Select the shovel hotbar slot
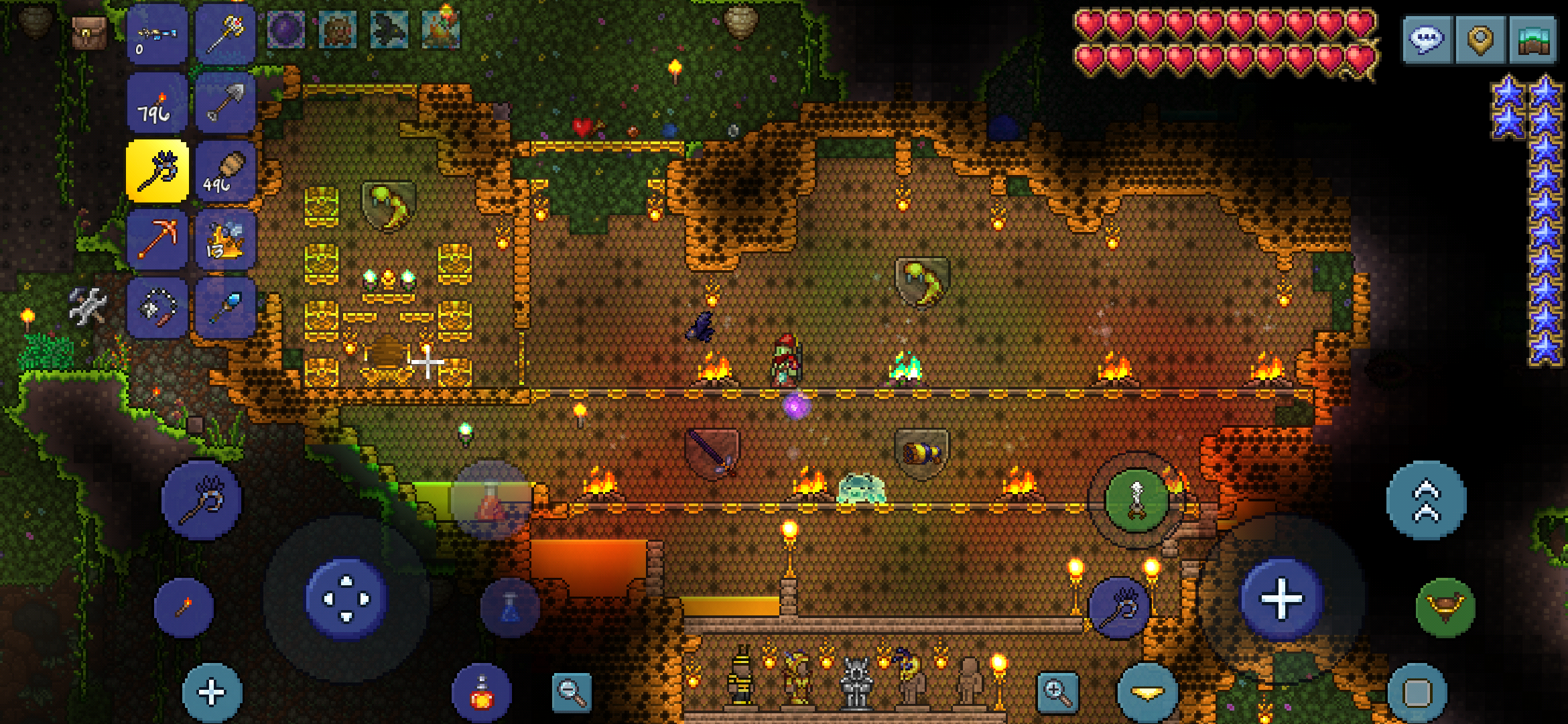 pos(226,103)
